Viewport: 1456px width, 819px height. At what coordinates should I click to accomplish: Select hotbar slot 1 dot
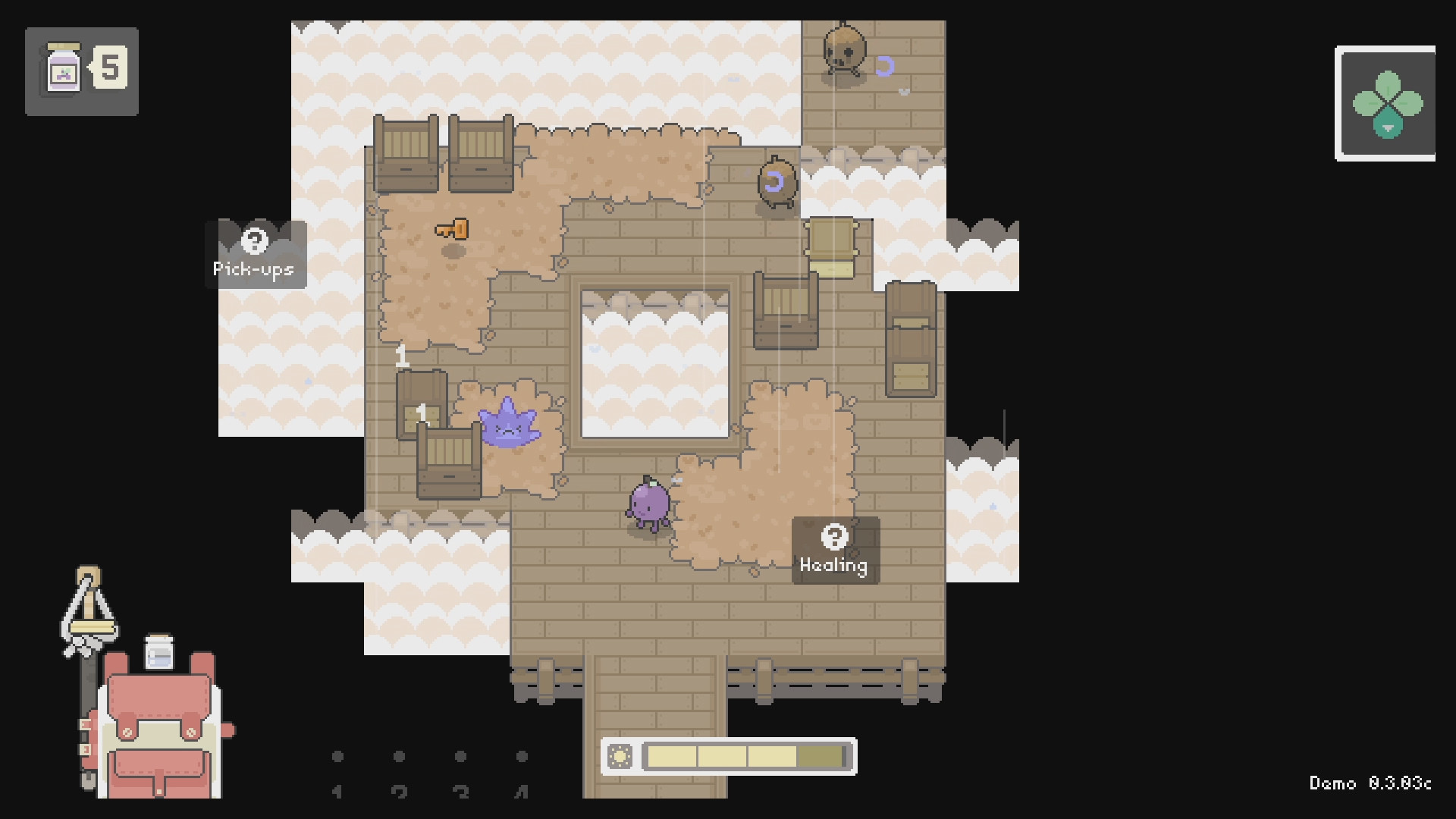(338, 756)
